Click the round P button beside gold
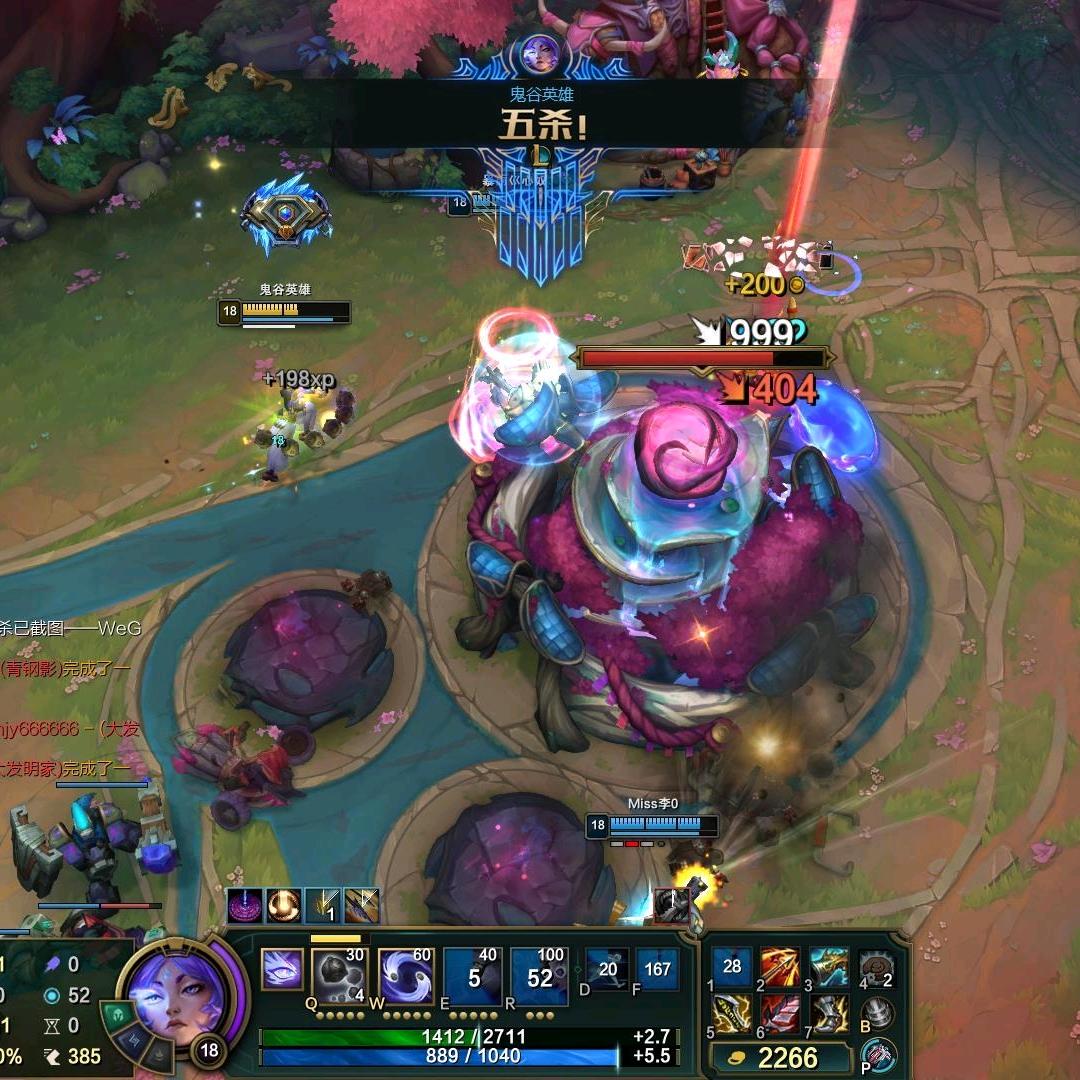 pos(879,1055)
